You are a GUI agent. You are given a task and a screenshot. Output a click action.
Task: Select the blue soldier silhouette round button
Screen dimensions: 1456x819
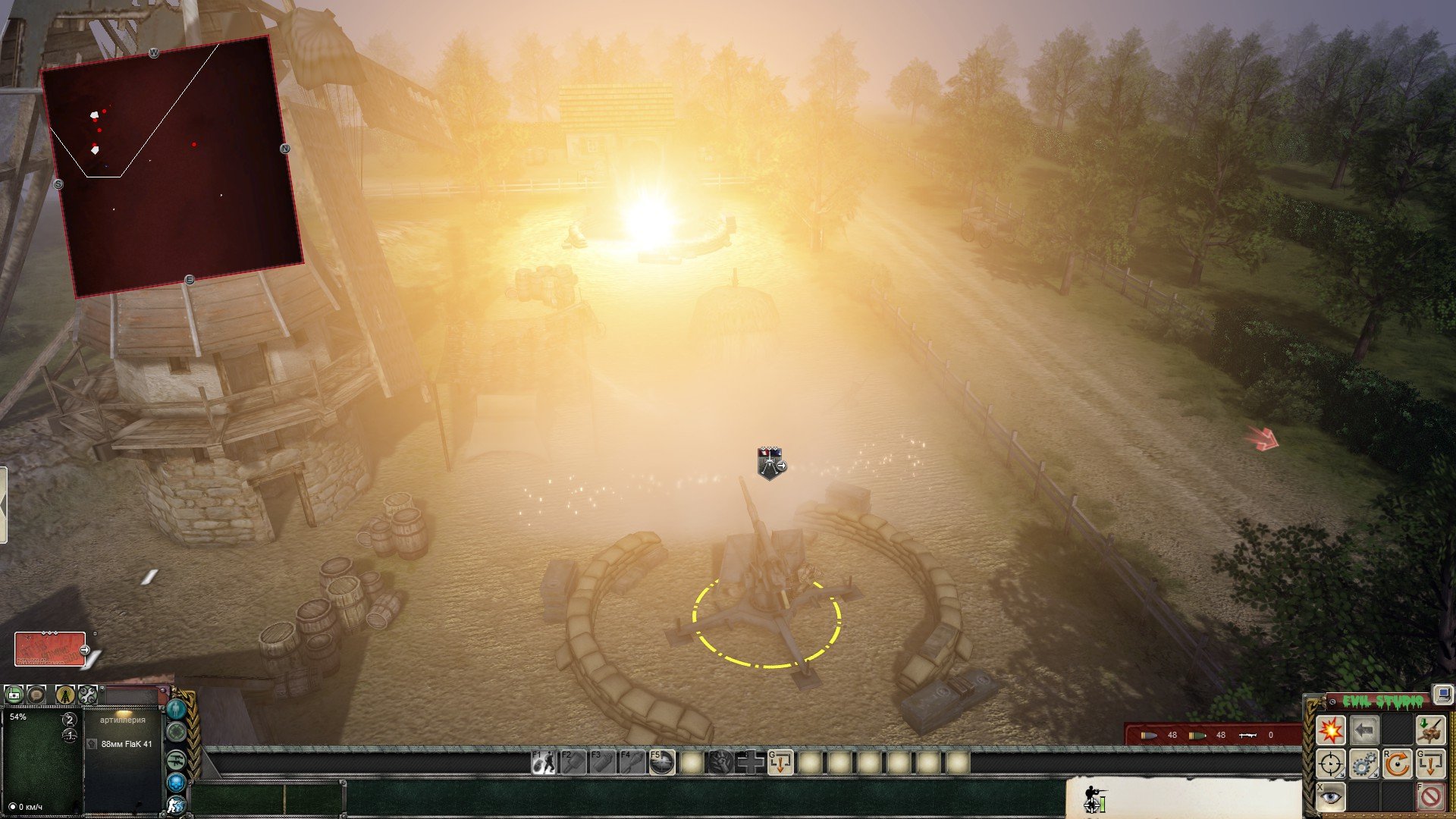click(177, 709)
